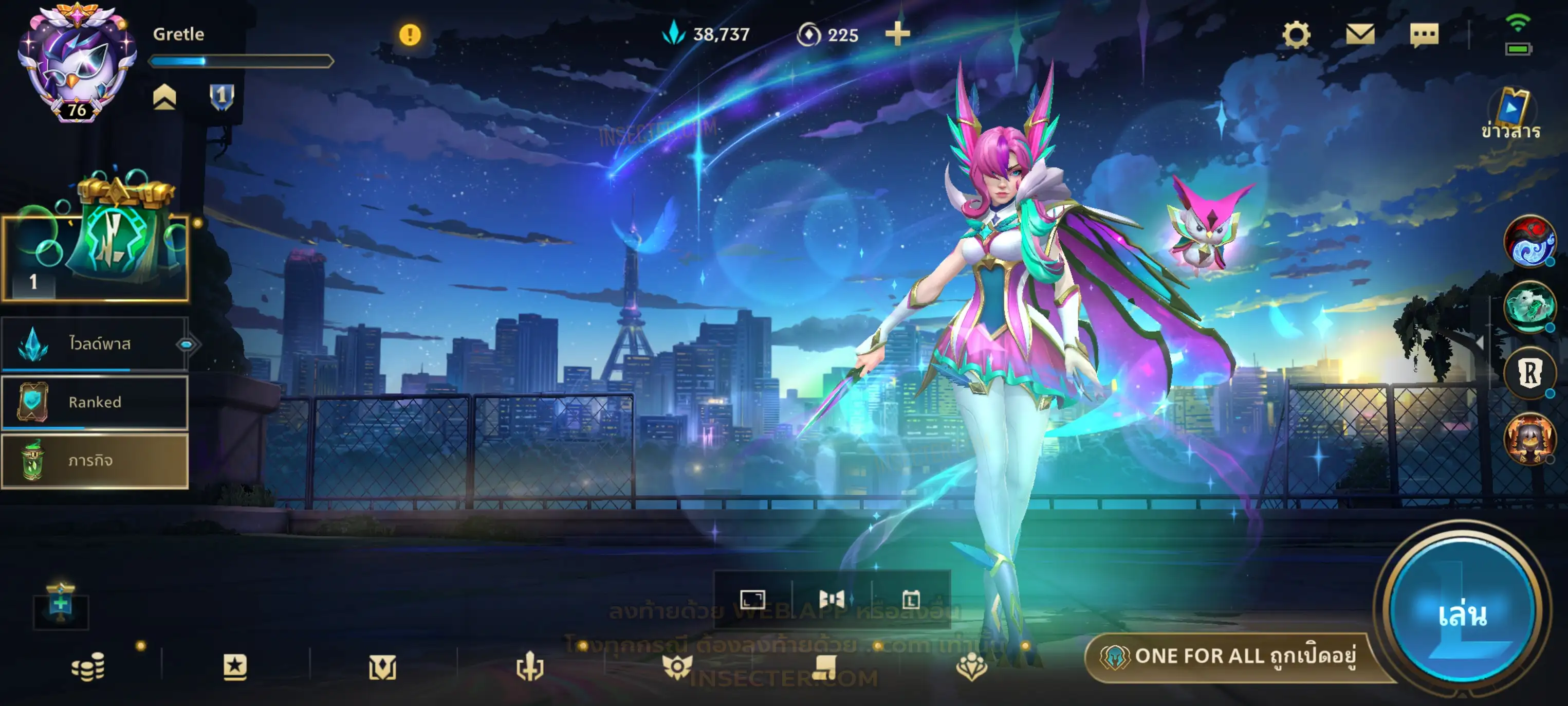Open the ภารกิจ missions menu
This screenshot has width=1568, height=706.
95,461
